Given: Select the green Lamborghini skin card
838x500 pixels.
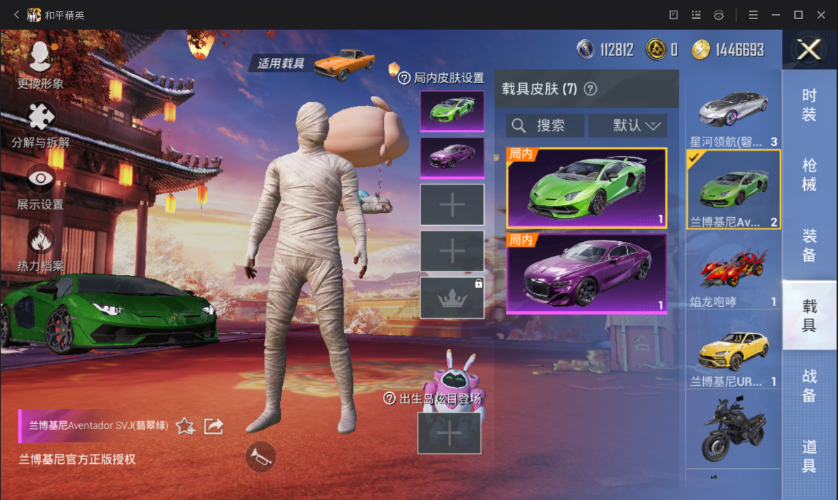Looking at the screenshot, I should tap(586, 188).
